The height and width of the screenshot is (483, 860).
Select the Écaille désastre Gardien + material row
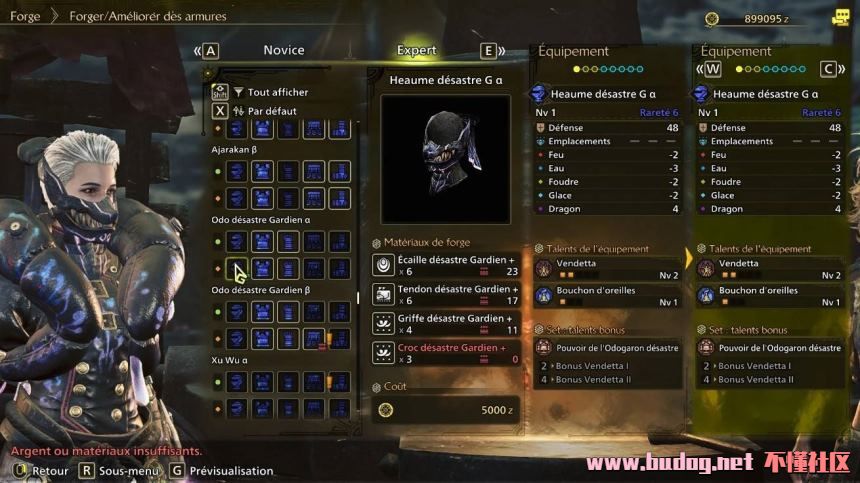click(446, 264)
